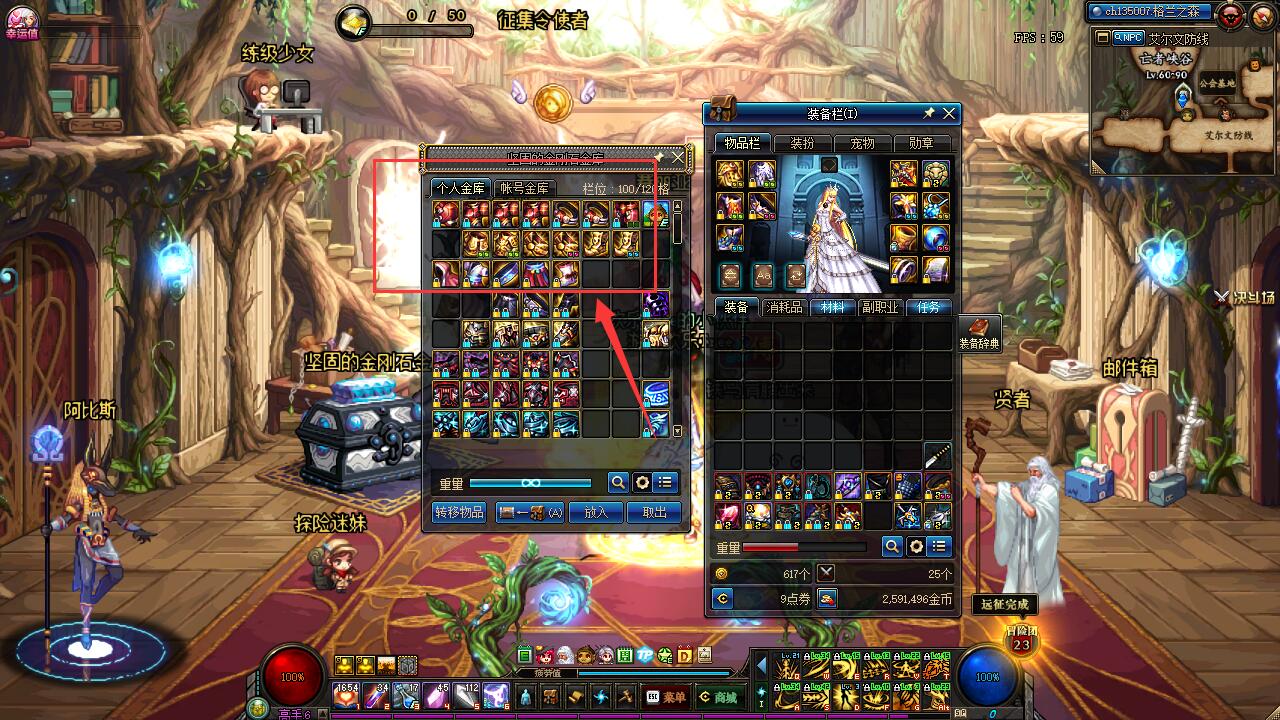1280x720 pixels.
Task: Open the 装扮 avatar tab
Action: coord(801,143)
